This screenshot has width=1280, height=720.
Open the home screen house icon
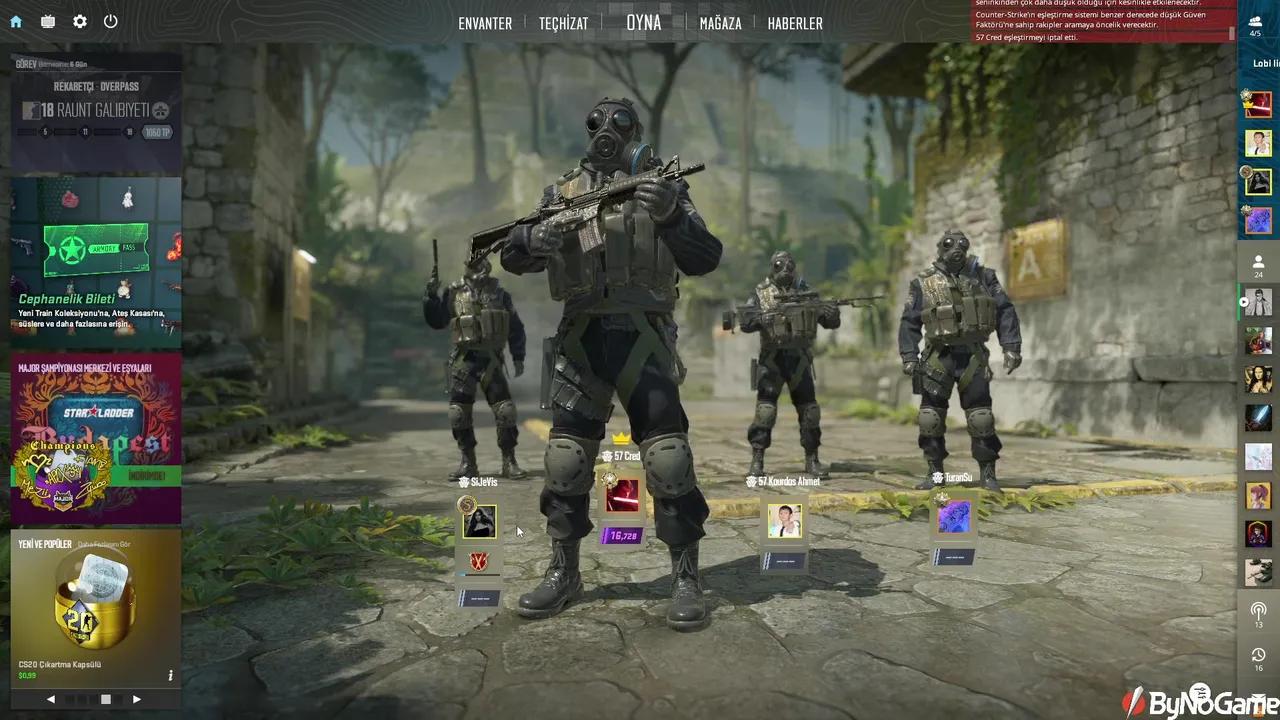click(14, 22)
